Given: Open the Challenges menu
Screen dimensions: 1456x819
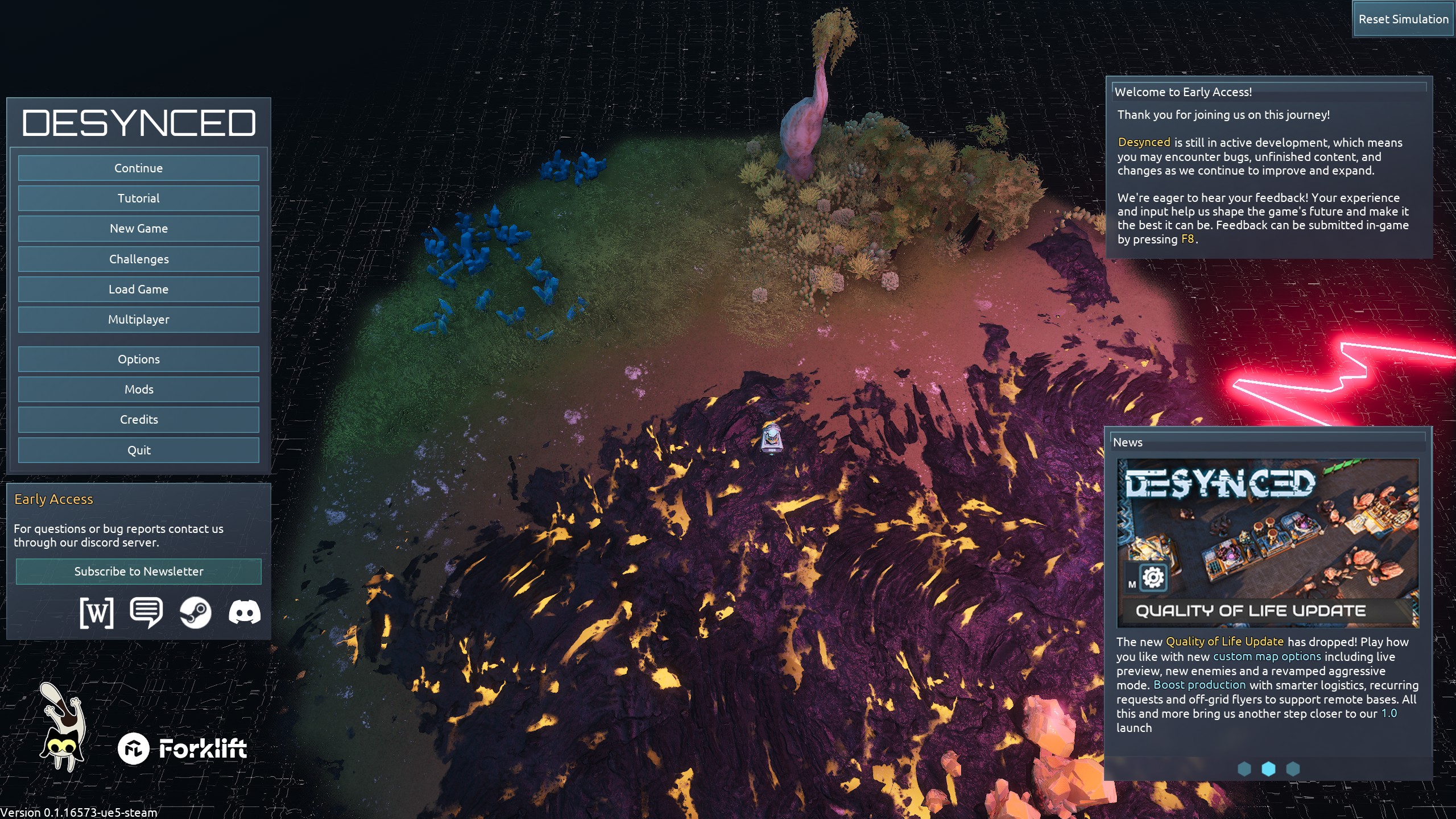Looking at the screenshot, I should coord(138,259).
